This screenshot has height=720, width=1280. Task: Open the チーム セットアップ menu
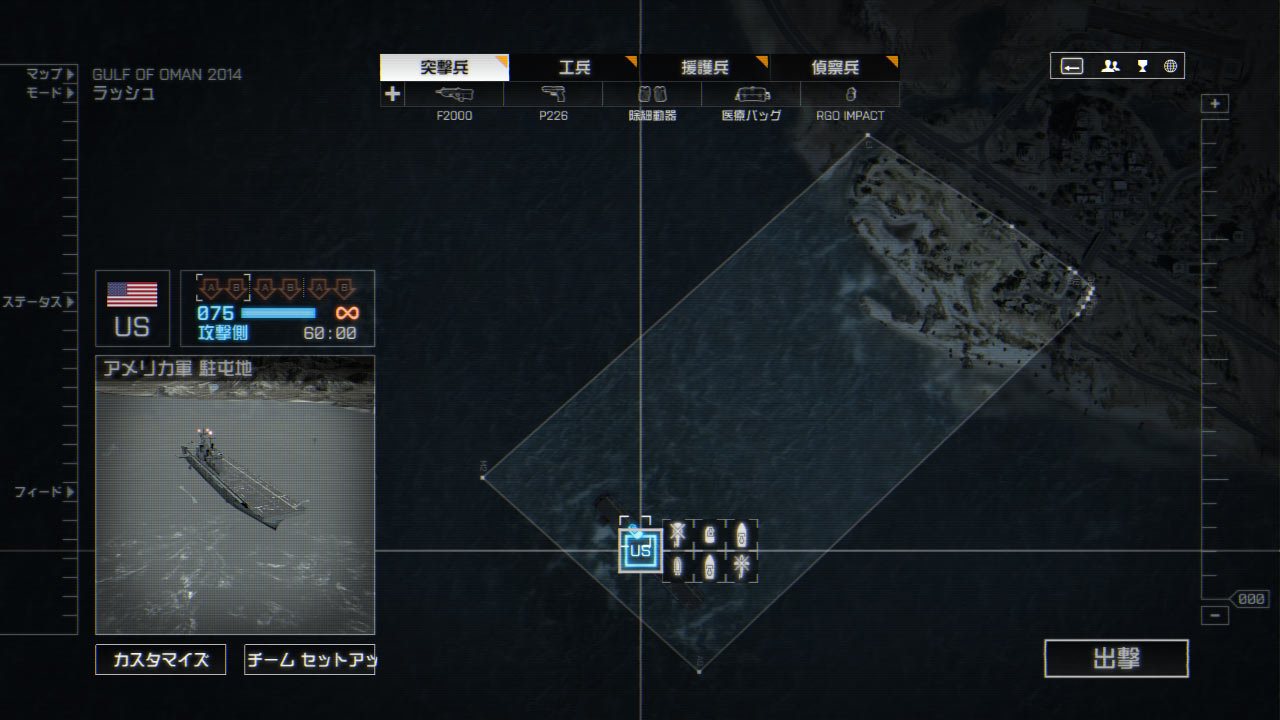tap(310, 660)
